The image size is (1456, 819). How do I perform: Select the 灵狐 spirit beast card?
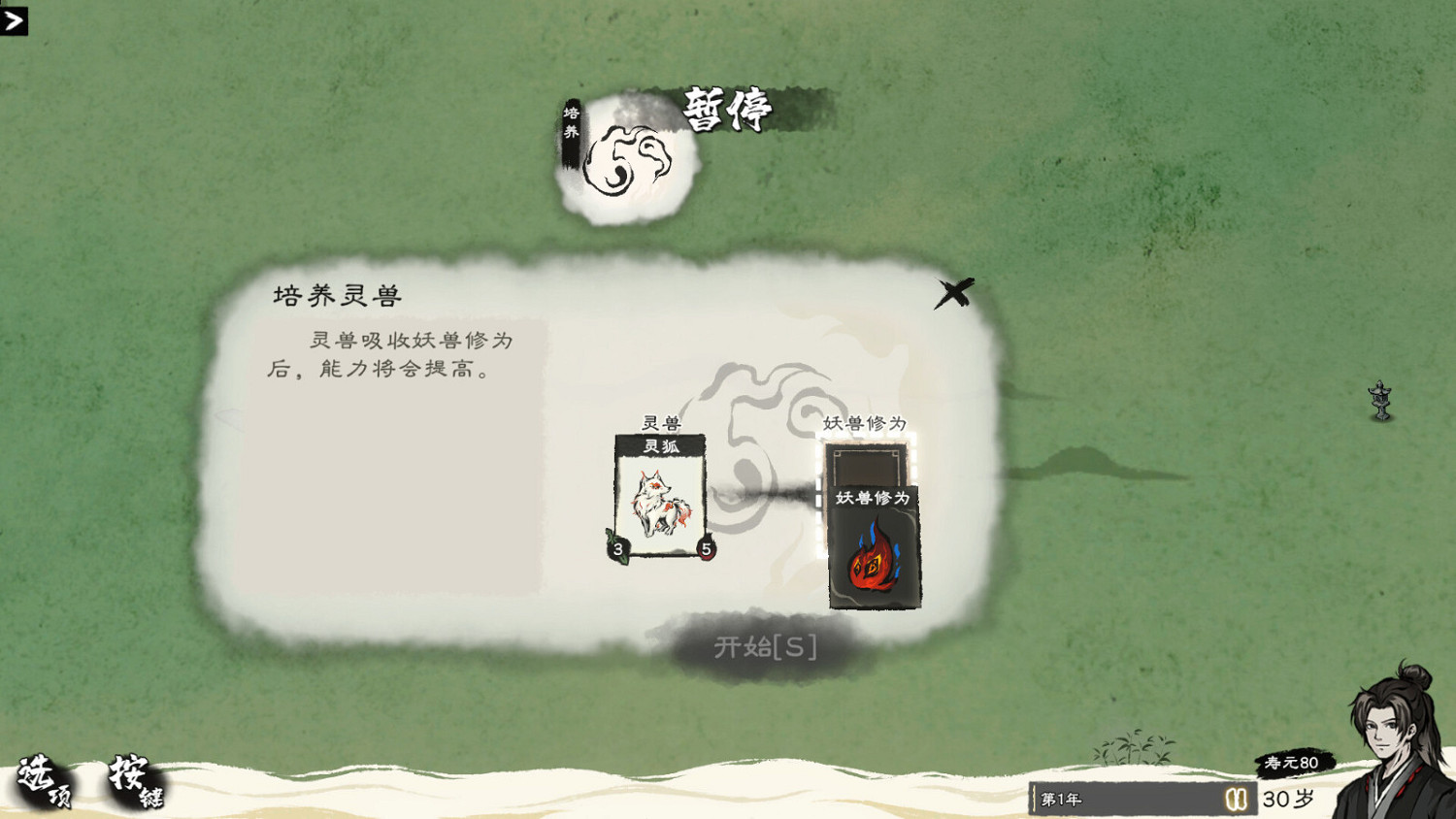click(662, 497)
